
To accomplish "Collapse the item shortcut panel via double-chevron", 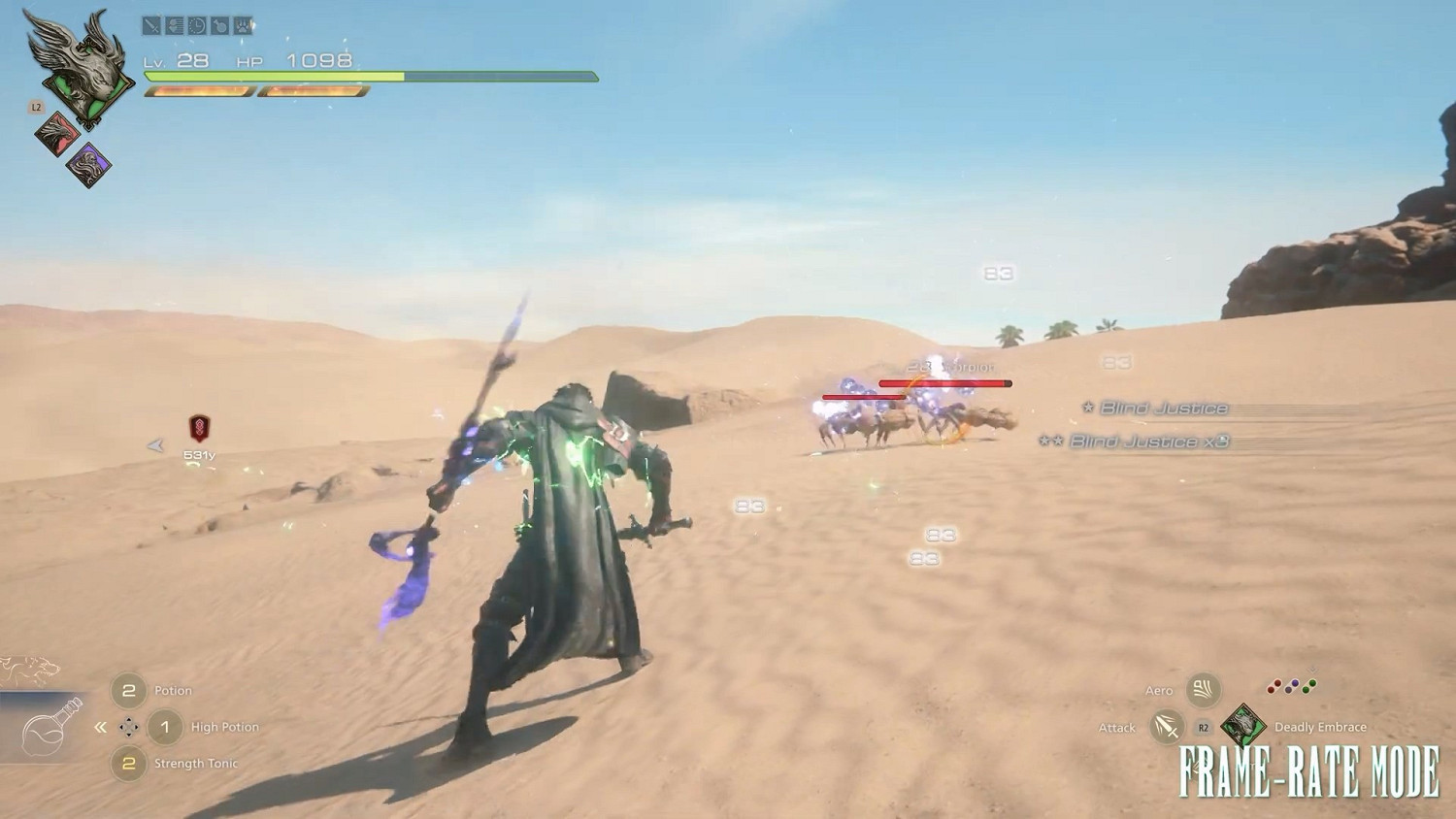I will [x=100, y=726].
